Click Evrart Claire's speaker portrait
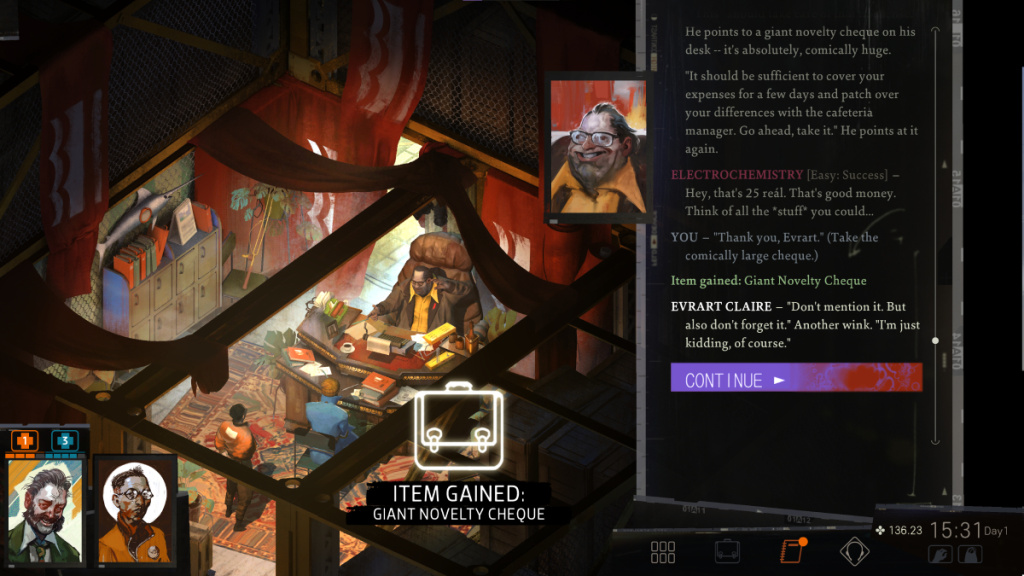 pyautogui.click(x=598, y=147)
